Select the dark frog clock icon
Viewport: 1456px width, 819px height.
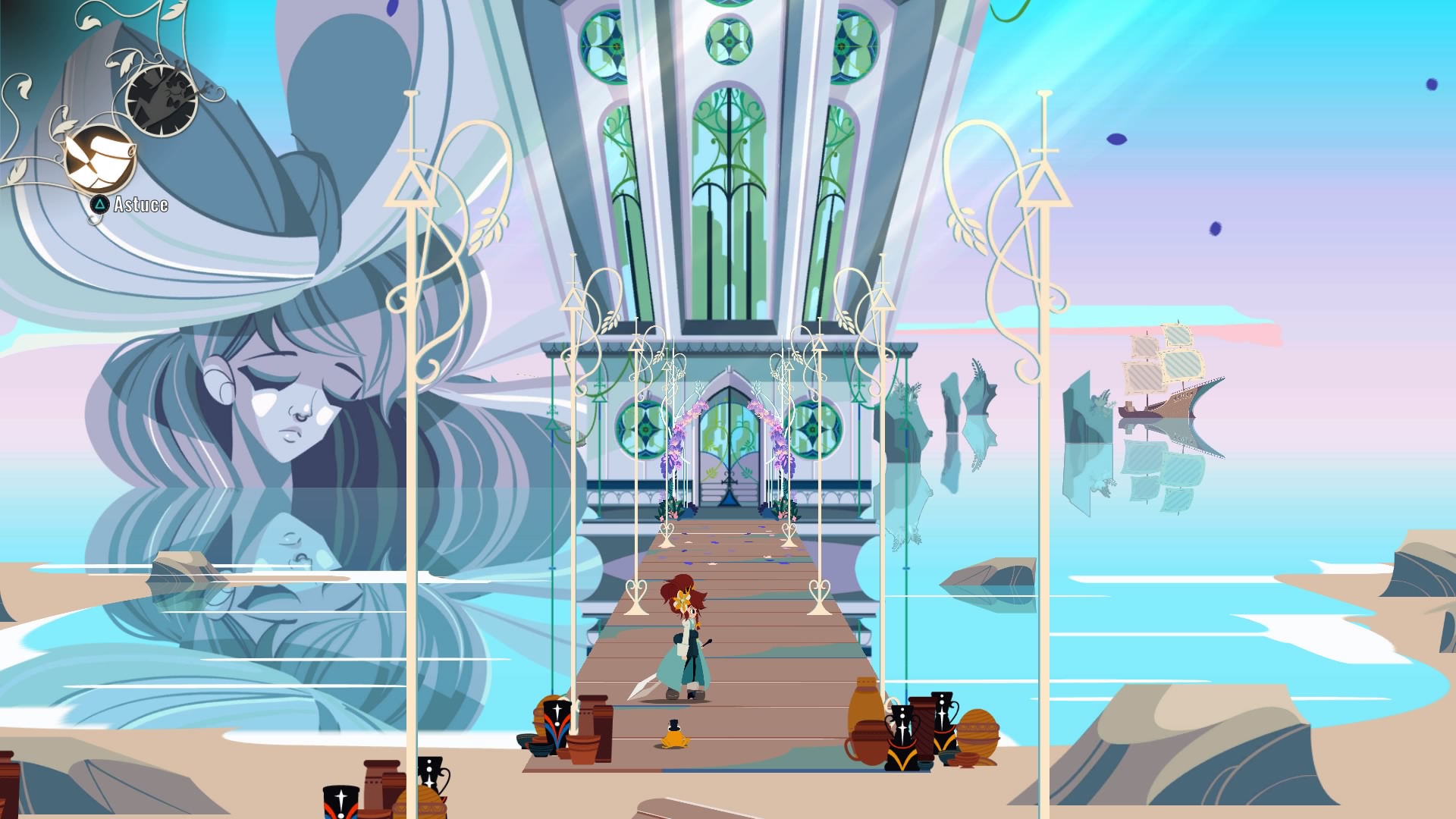[x=162, y=99]
